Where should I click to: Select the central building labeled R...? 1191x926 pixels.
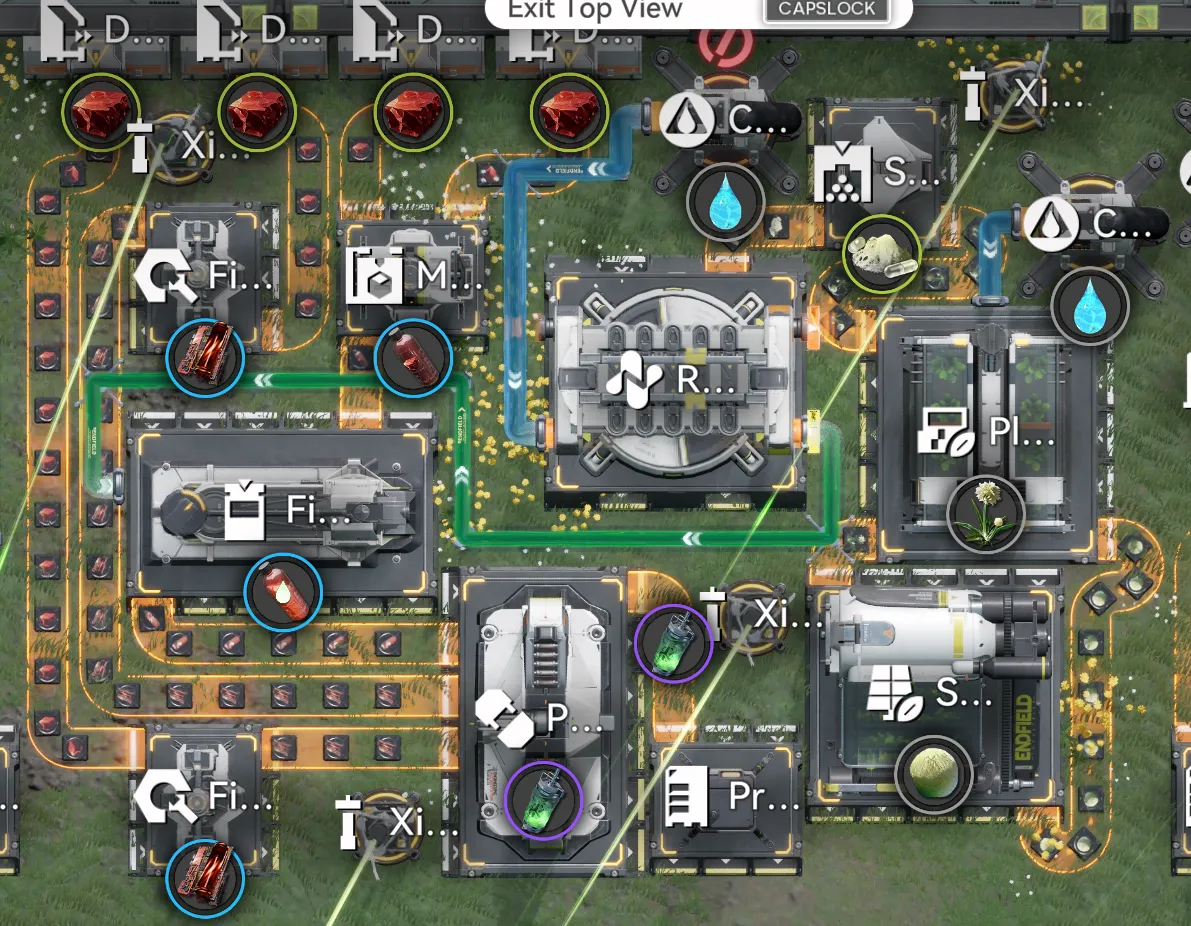tap(674, 381)
